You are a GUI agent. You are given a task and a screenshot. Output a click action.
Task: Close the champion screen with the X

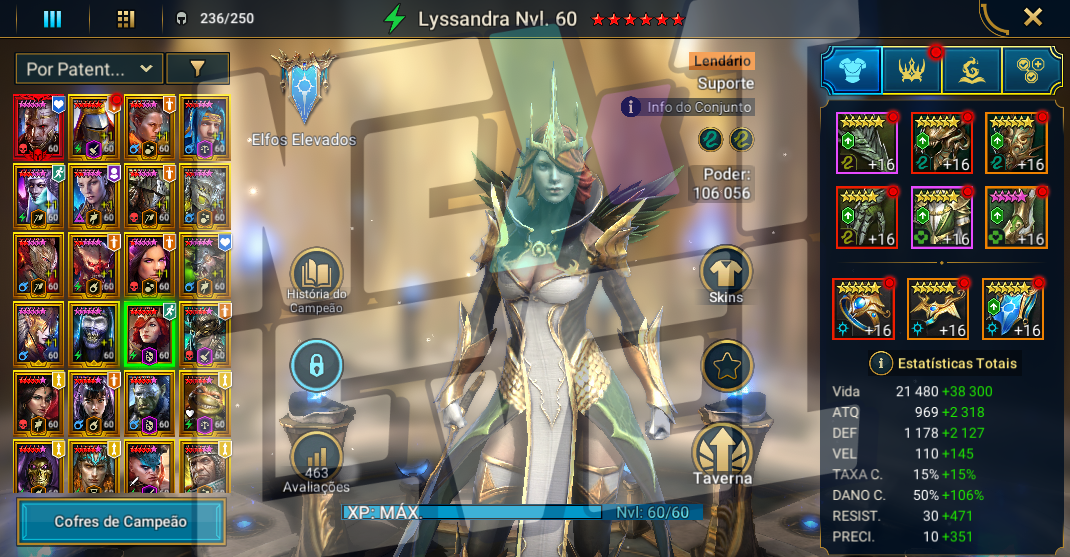point(1033,17)
